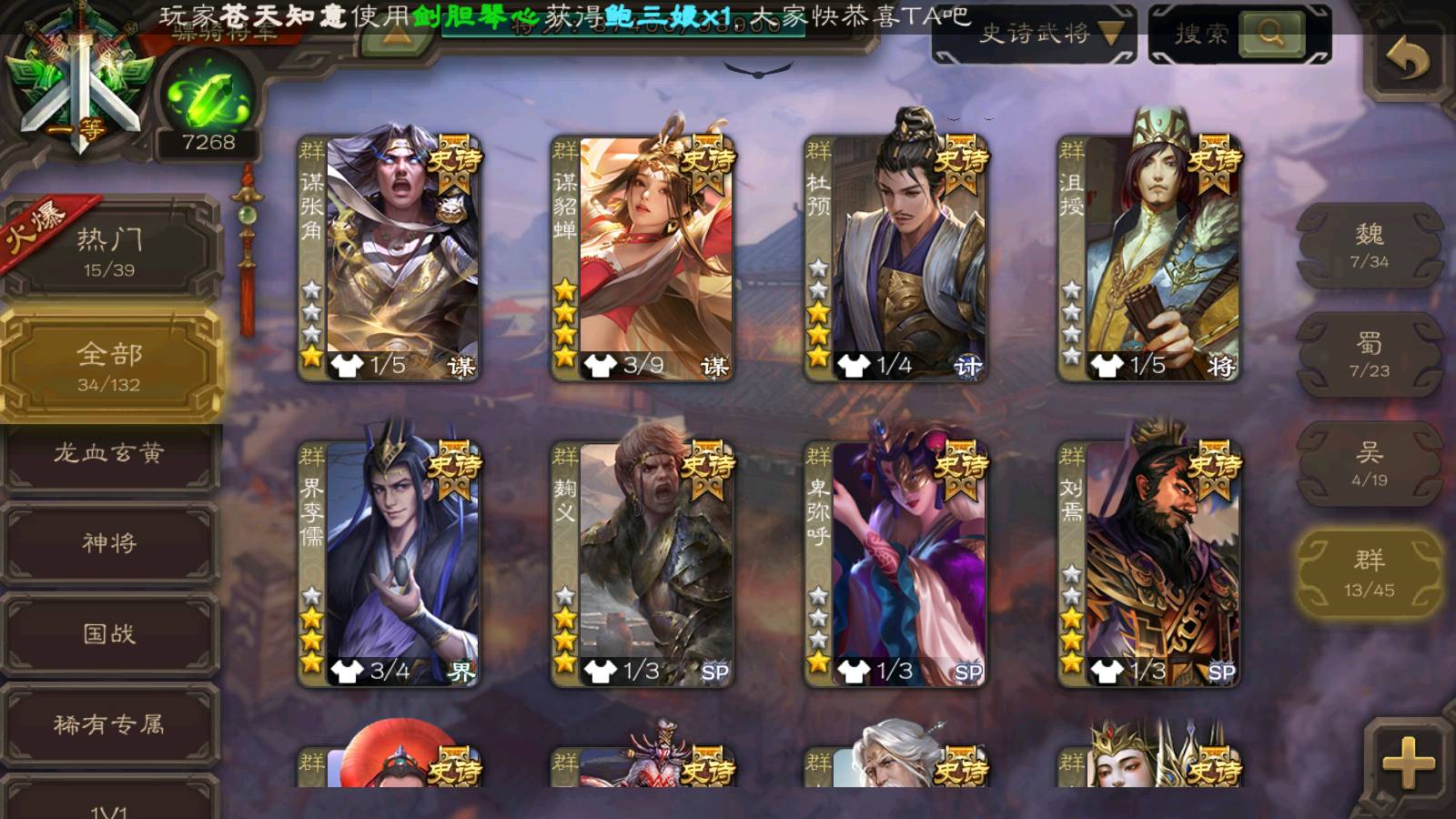This screenshot has width=1456, height=819.
Task: Select the 群 faction filter
Action: [1369, 573]
